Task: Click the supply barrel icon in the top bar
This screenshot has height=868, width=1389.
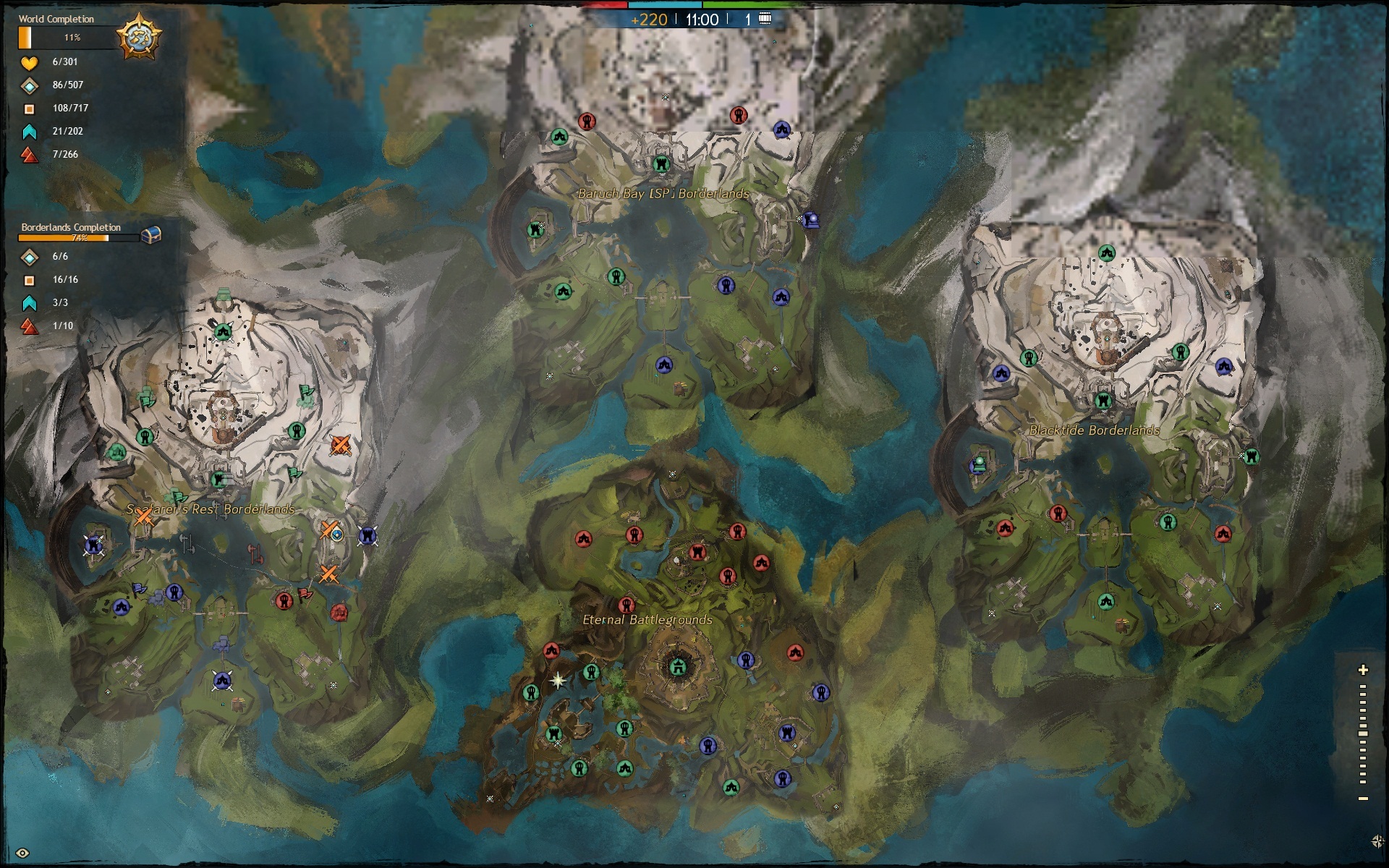Action: click(x=764, y=19)
